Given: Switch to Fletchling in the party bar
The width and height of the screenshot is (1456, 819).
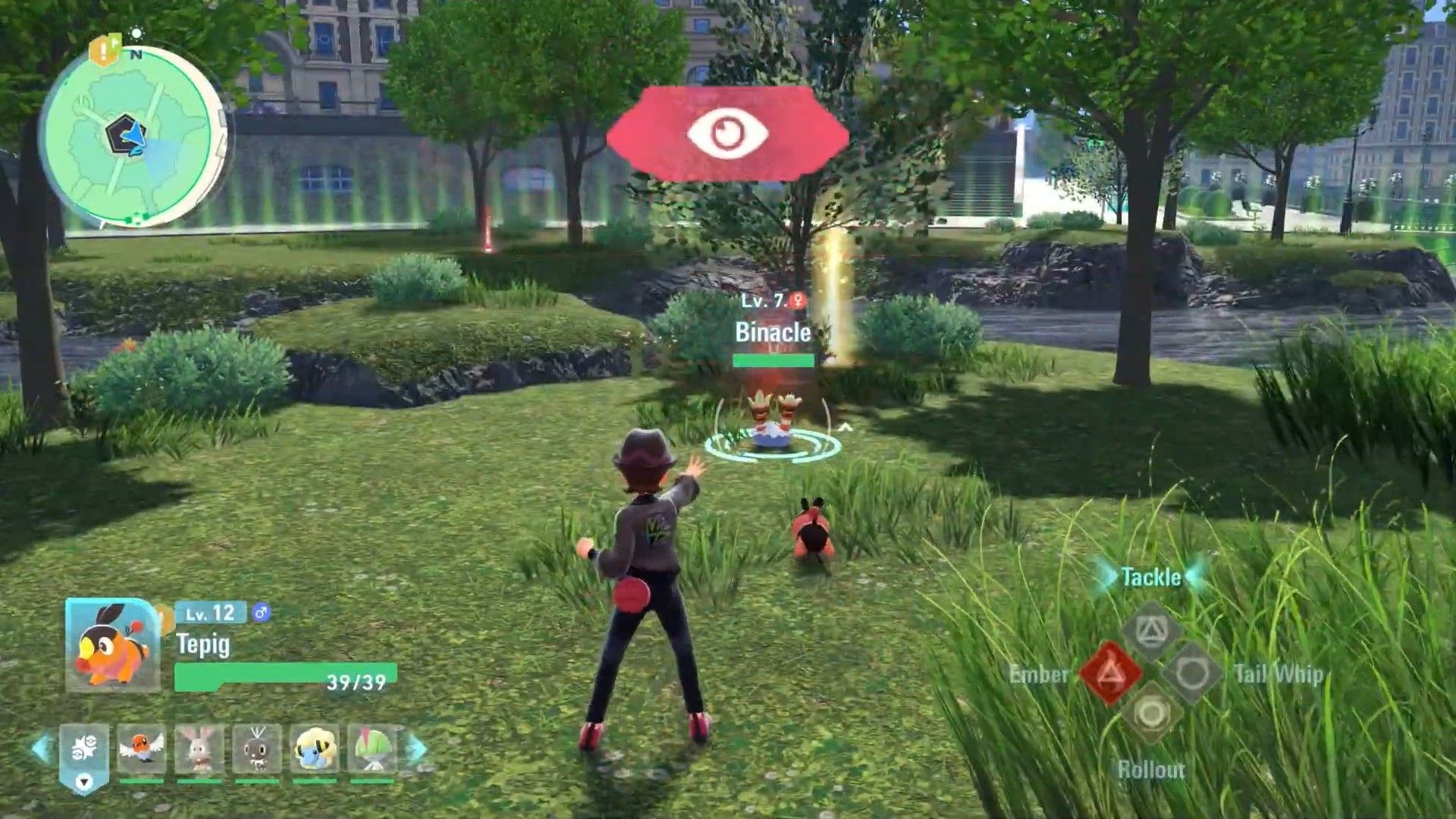Looking at the screenshot, I should pyautogui.click(x=142, y=749).
